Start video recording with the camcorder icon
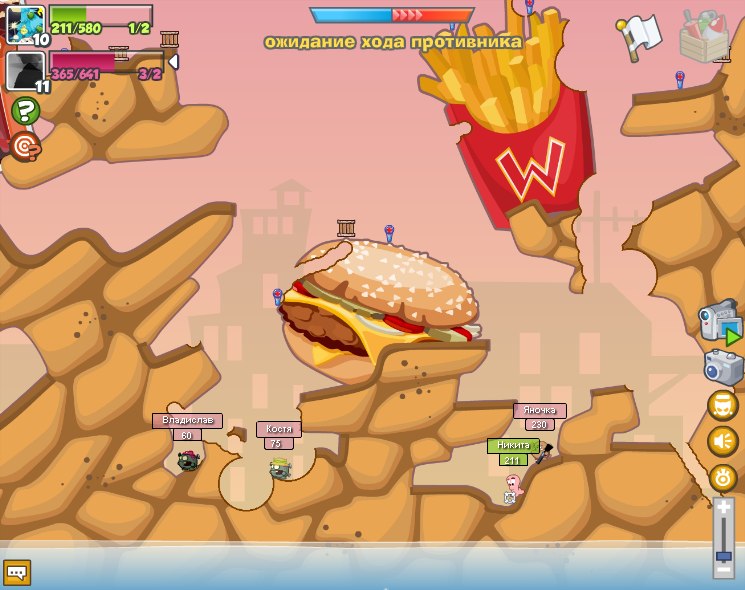Image resolution: width=745 pixels, height=590 pixels. point(720,324)
